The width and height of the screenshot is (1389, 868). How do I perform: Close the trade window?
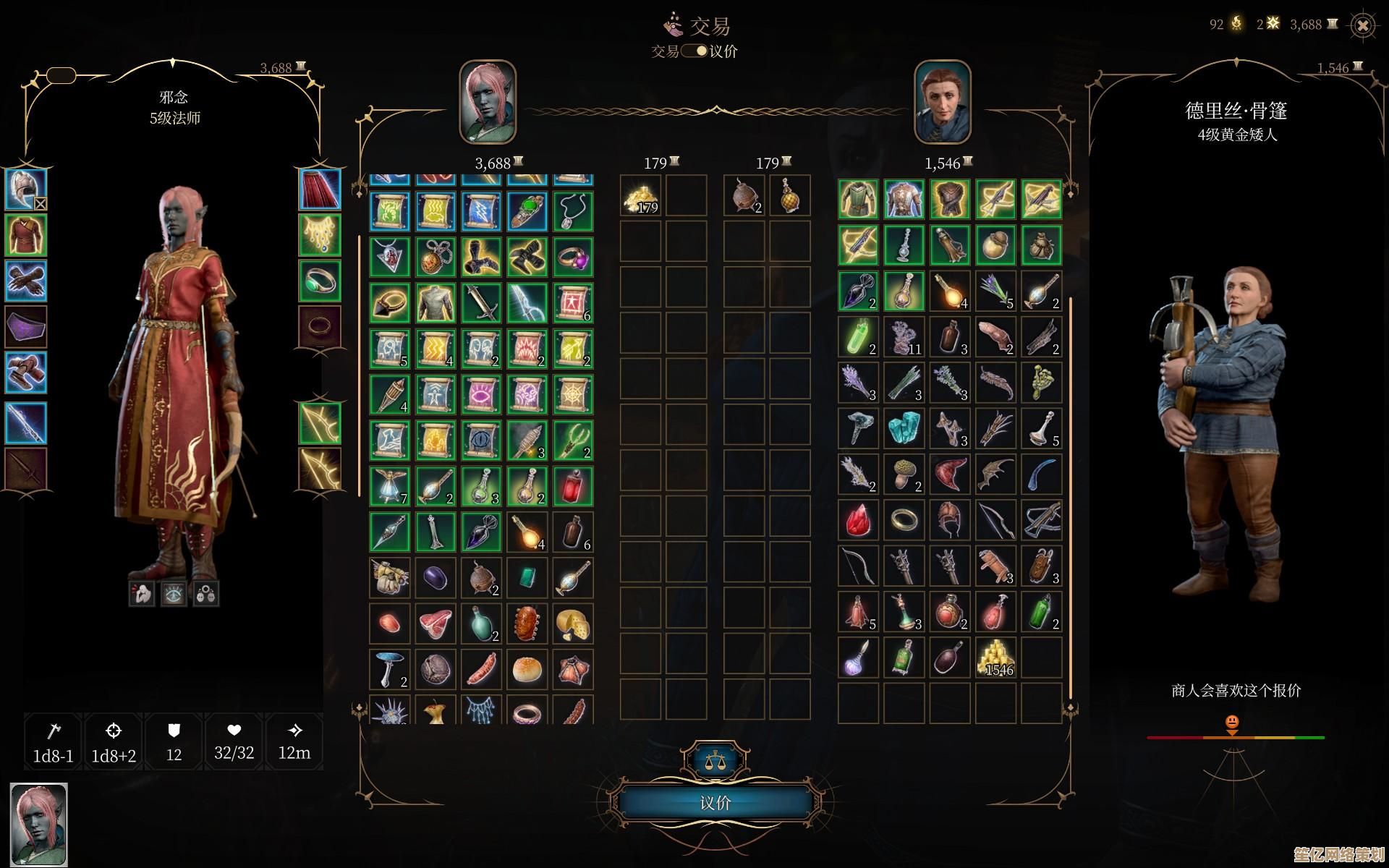pos(1362,26)
